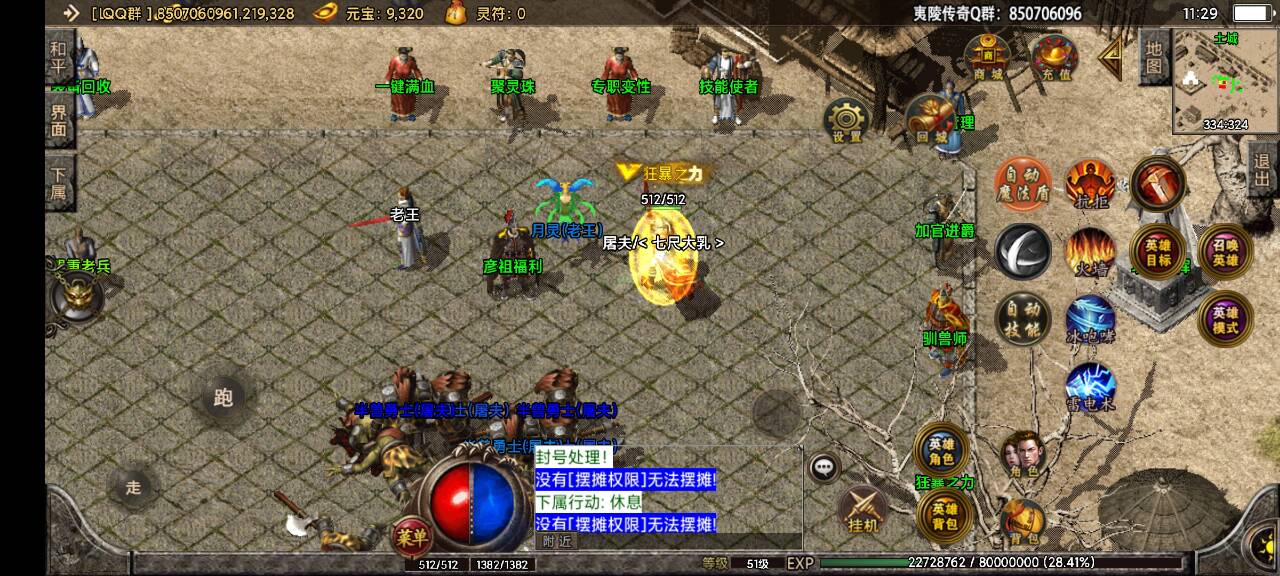This screenshot has width=1280, height=576.
Task: Toggle the 自动魔法盾 auto magic shield
Action: pyautogui.click(x=1021, y=184)
